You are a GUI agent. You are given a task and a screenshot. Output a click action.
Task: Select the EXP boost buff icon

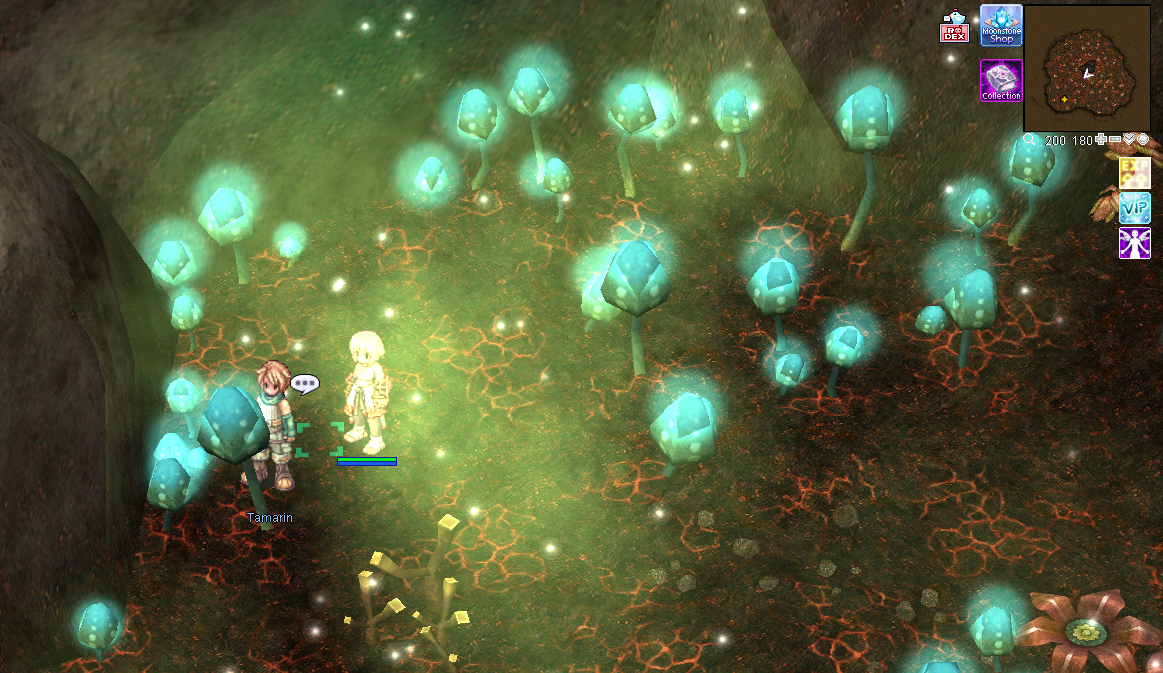click(x=1135, y=174)
